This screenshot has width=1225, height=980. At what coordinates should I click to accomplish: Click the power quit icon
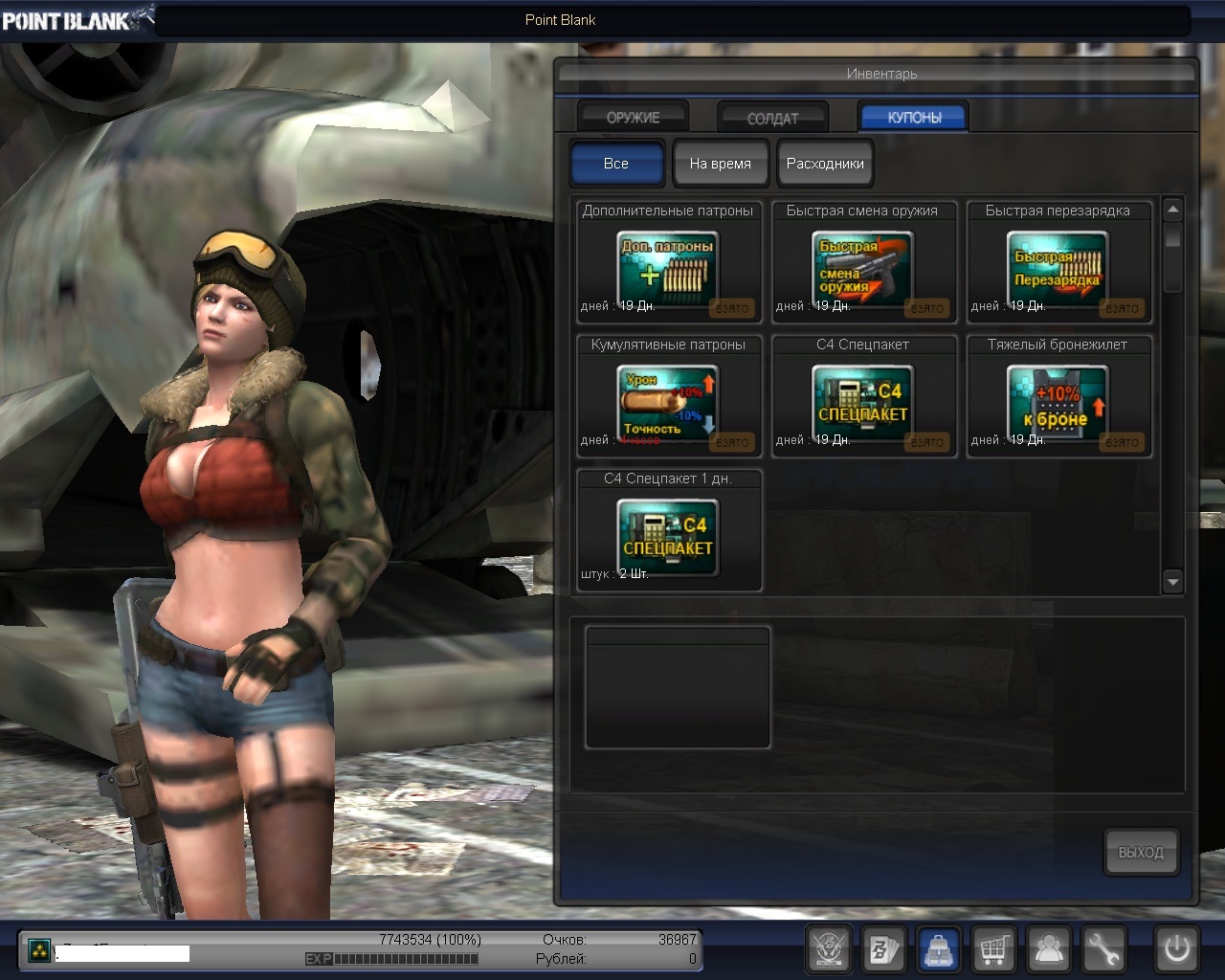(x=1176, y=949)
